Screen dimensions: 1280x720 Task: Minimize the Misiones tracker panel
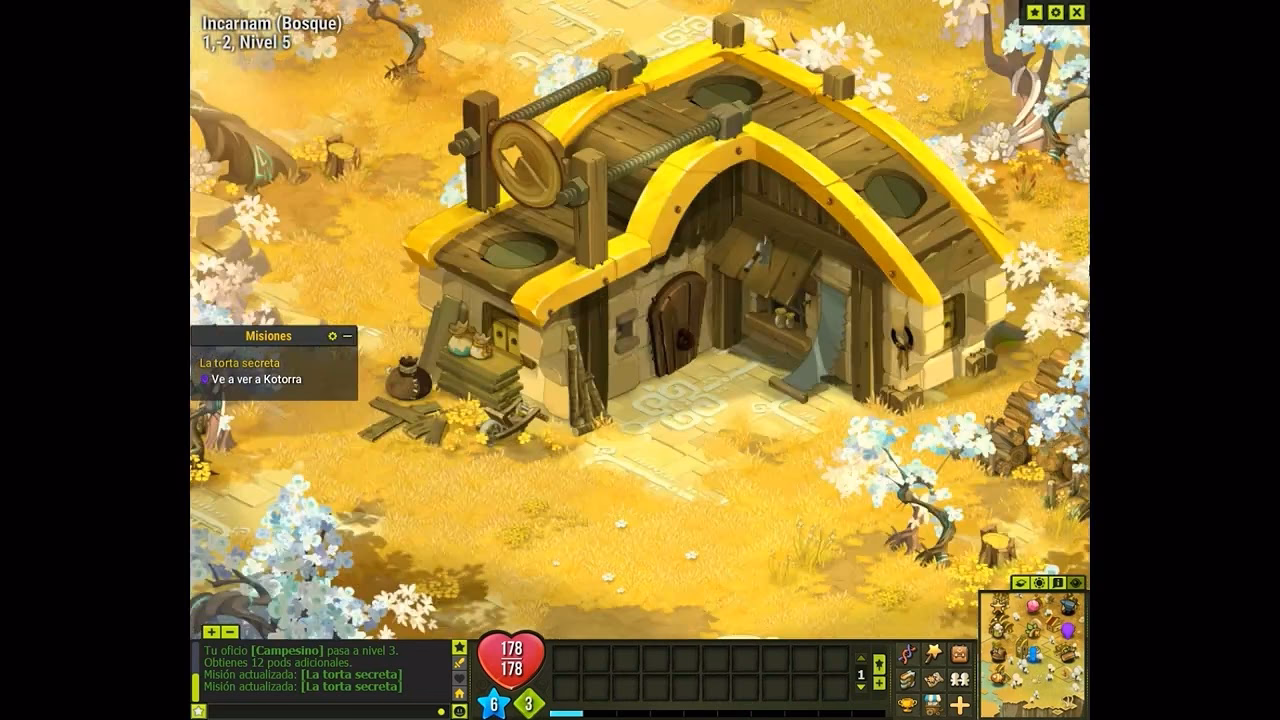tap(348, 336)
